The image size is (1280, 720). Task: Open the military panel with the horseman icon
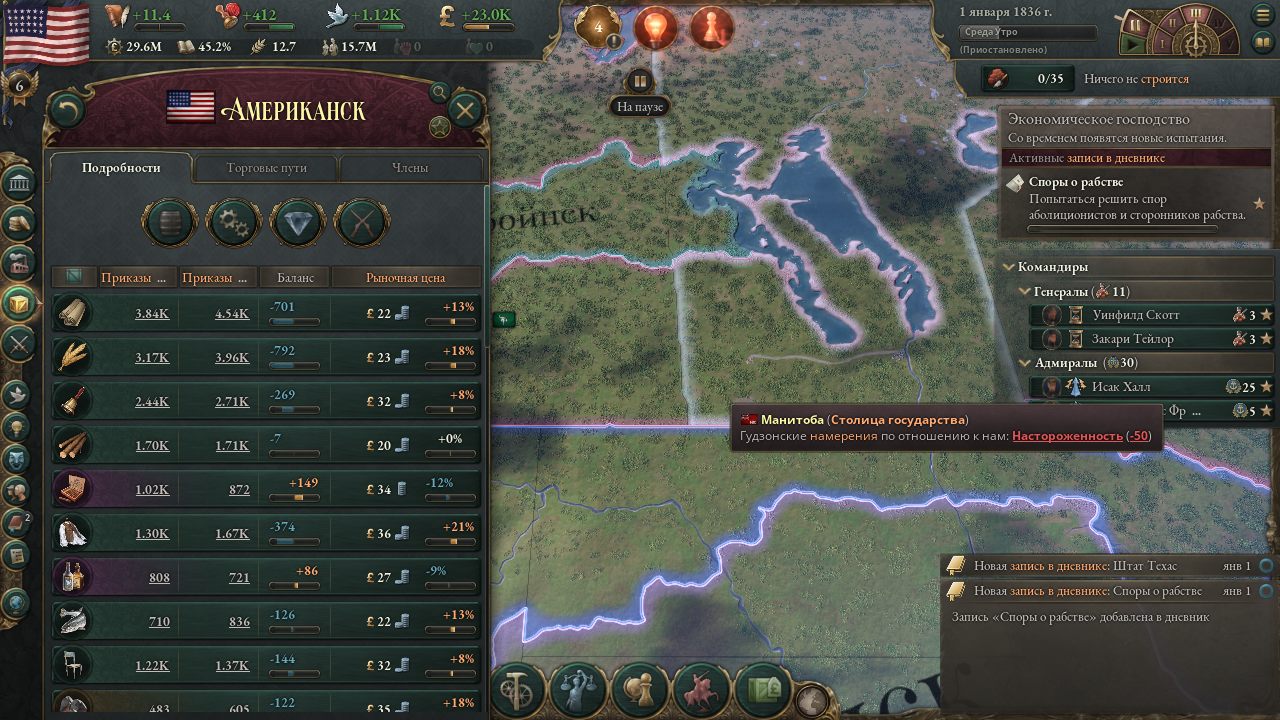click(700, 690)
